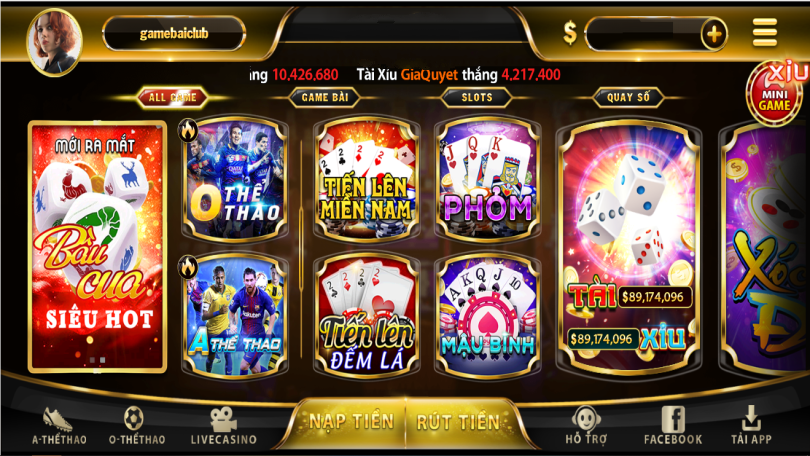This screenshot has height=456, width=810.
Task: Switch to the All Game tab
Action: pos(172,97)
